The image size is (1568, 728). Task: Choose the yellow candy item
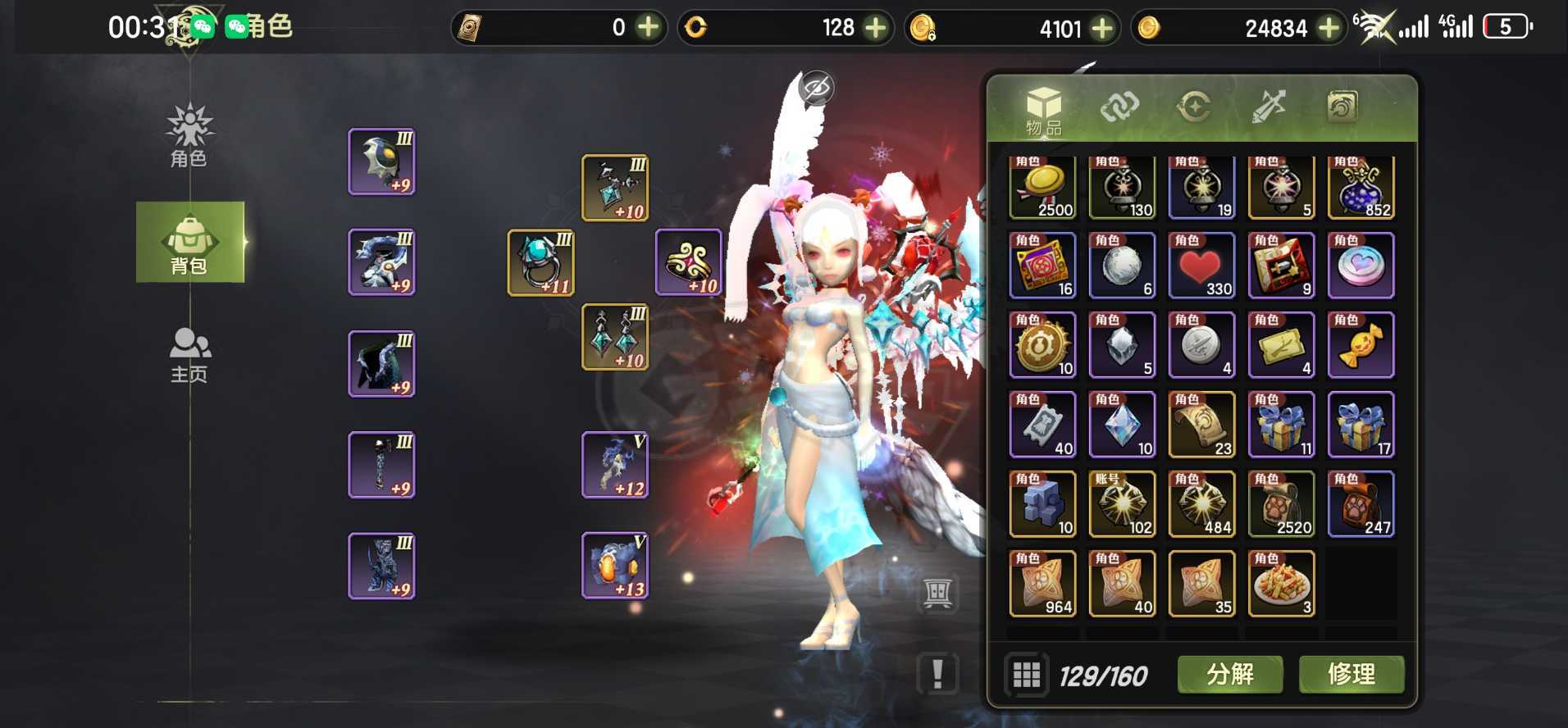pyautogui.click(x=1361, y=345)
